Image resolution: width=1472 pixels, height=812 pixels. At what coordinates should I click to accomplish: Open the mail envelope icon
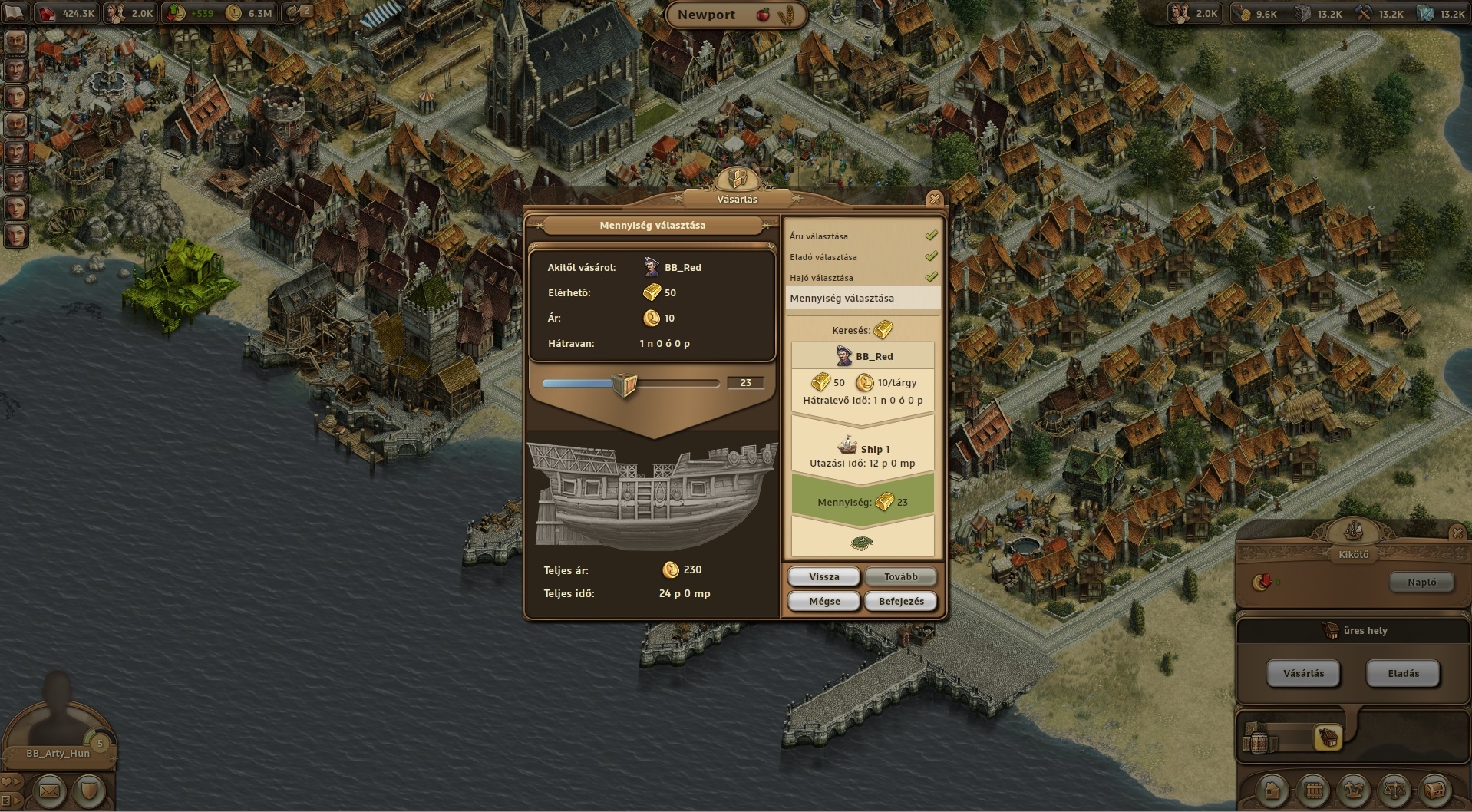coord(49,790)
